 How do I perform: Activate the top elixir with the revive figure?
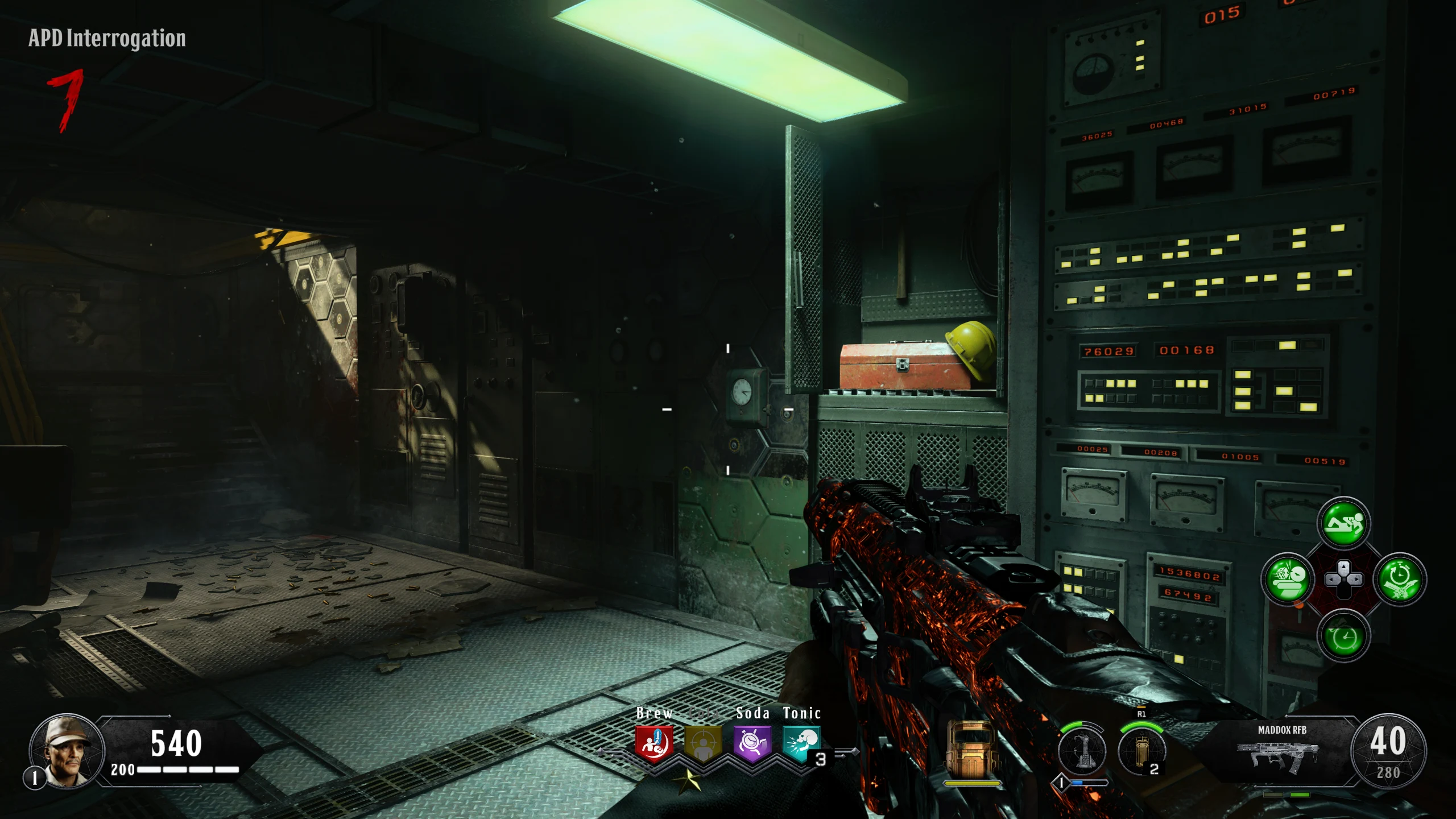coord(1343,523)
